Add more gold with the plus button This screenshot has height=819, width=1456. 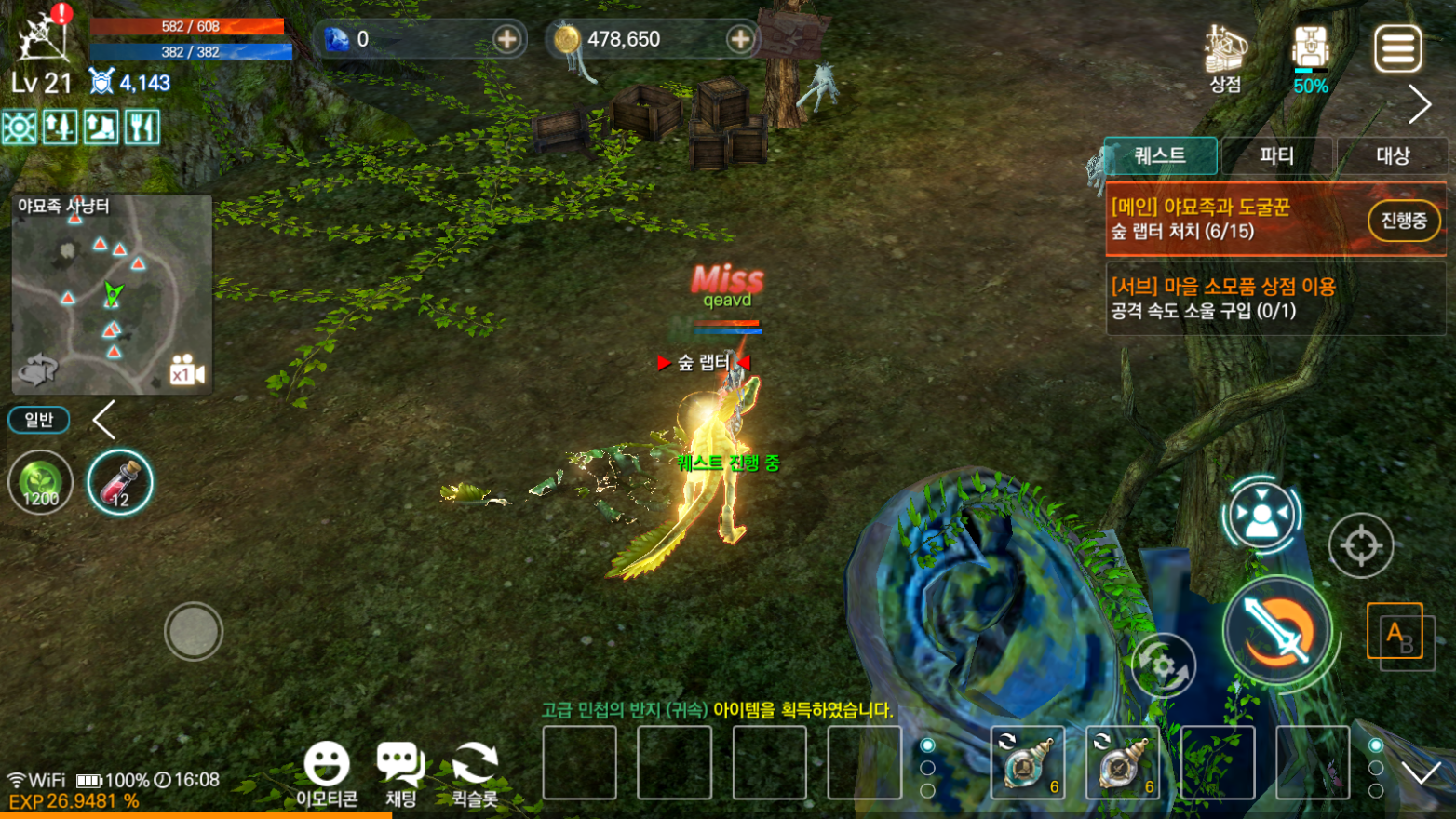(740, 39)
